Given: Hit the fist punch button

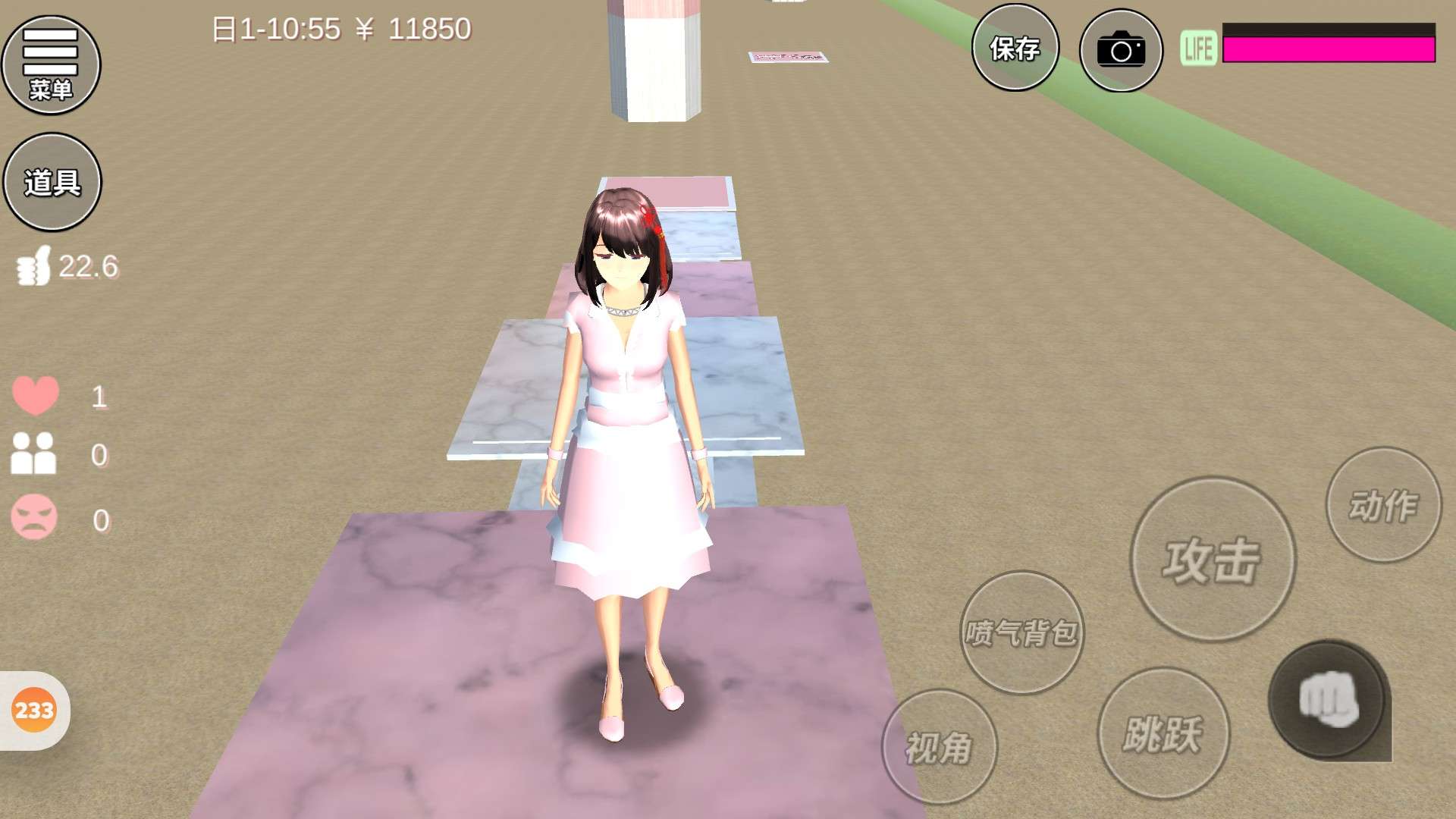Looking at the screenshot, I should click(x=1328, y=700).
